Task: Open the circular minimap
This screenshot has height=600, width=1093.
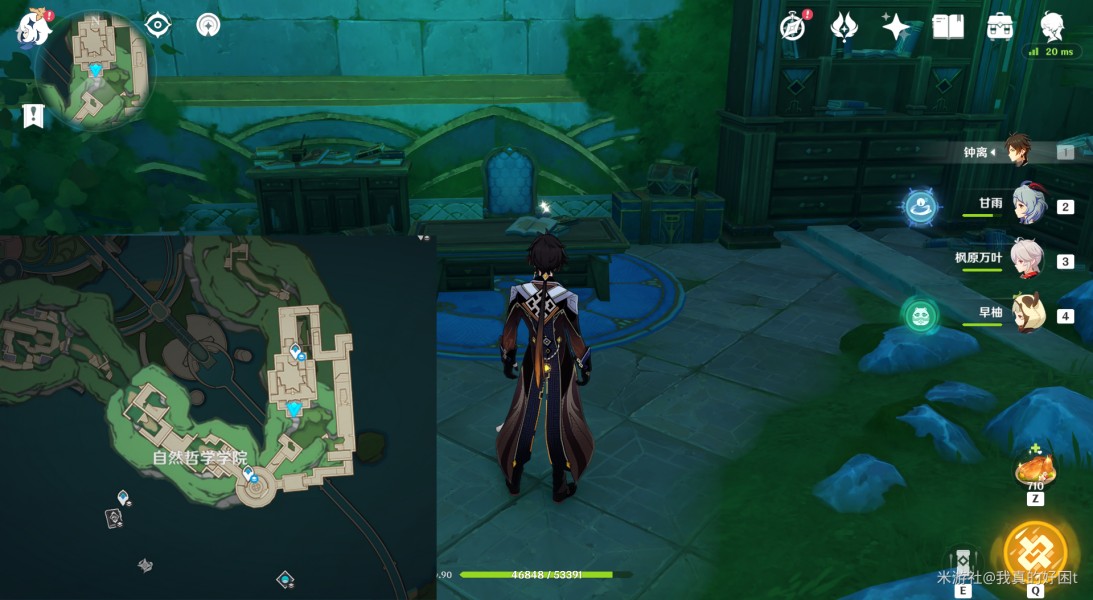Action: (x=95, y=68)
